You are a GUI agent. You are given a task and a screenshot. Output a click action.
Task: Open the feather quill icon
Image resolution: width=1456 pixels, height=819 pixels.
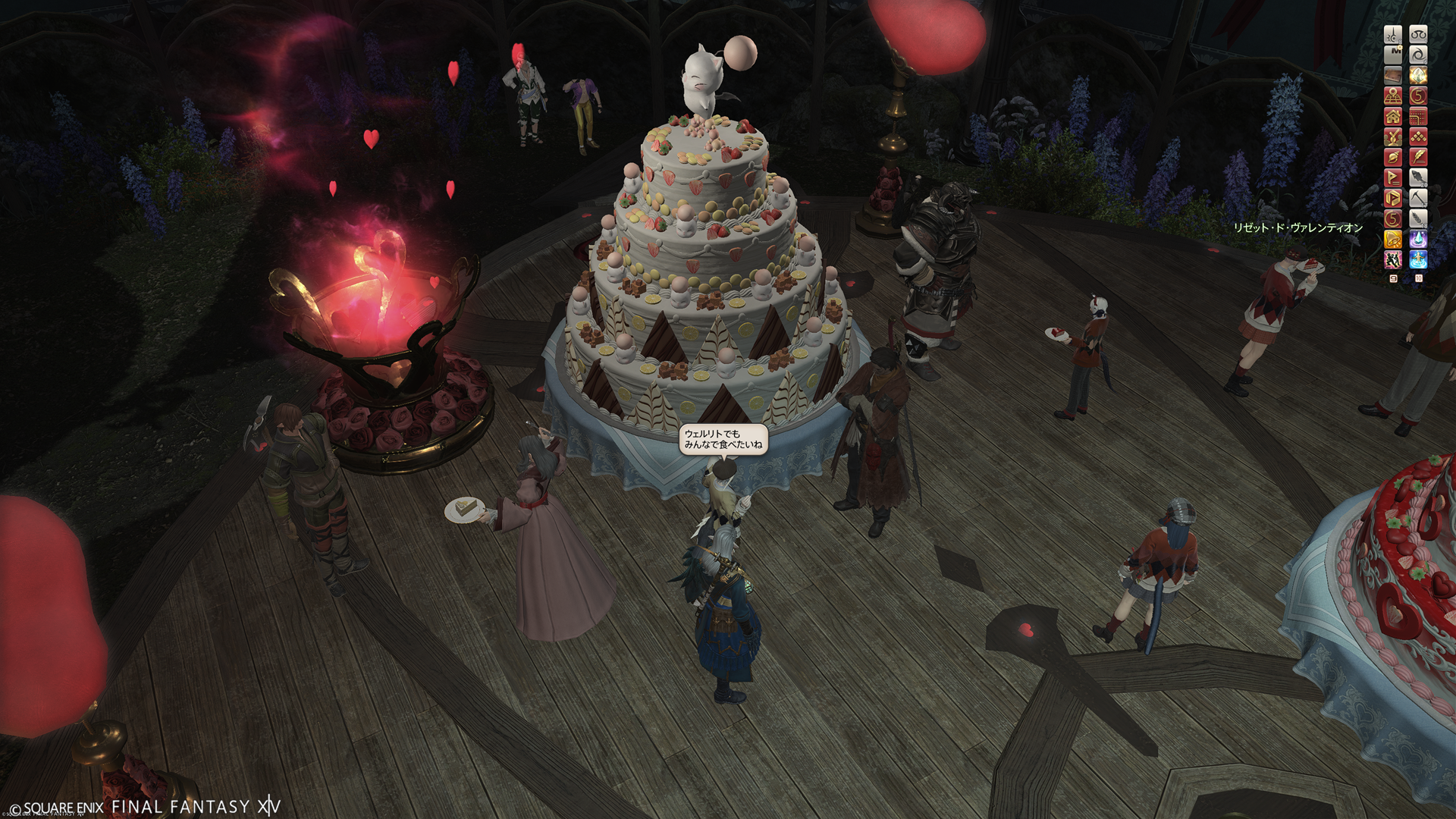point(1418,157)
